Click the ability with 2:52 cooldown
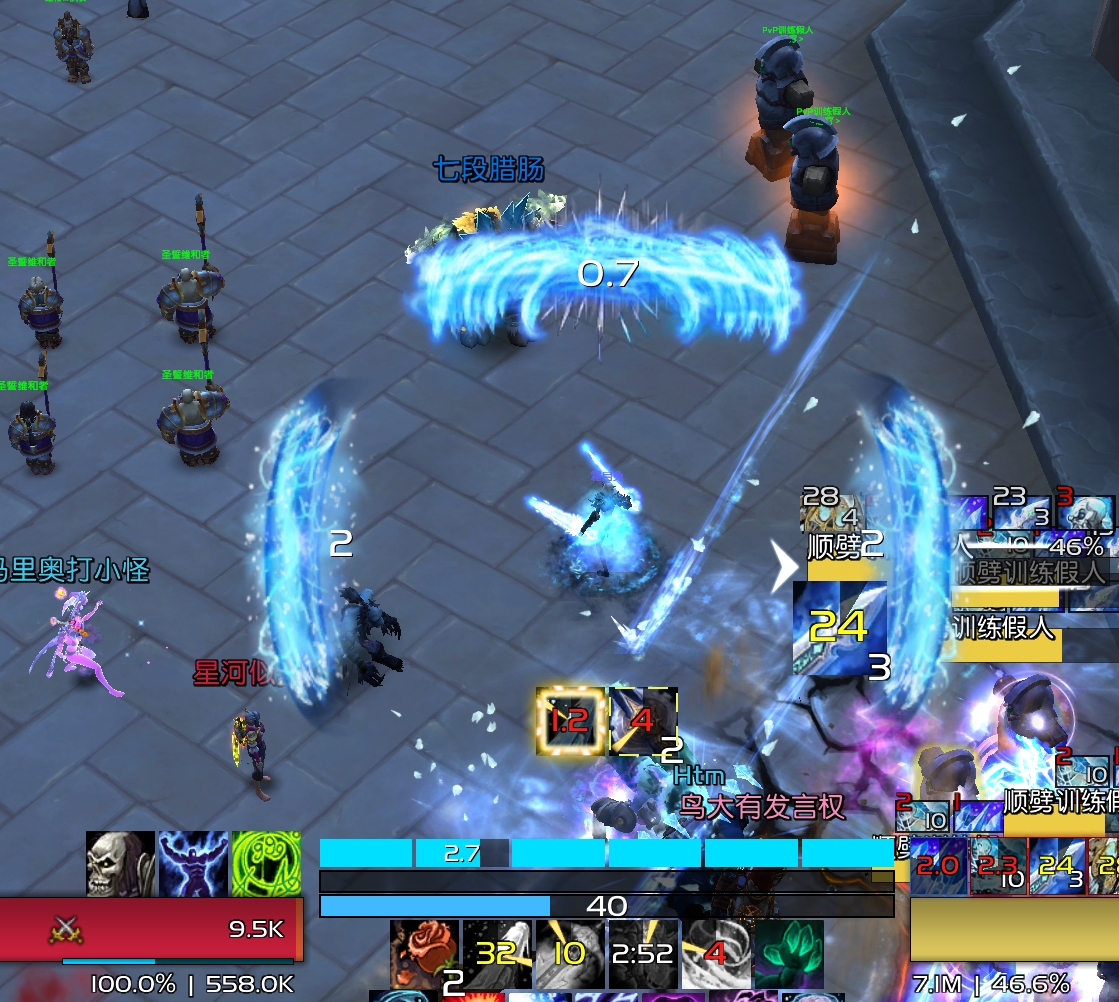 [643, 954]
